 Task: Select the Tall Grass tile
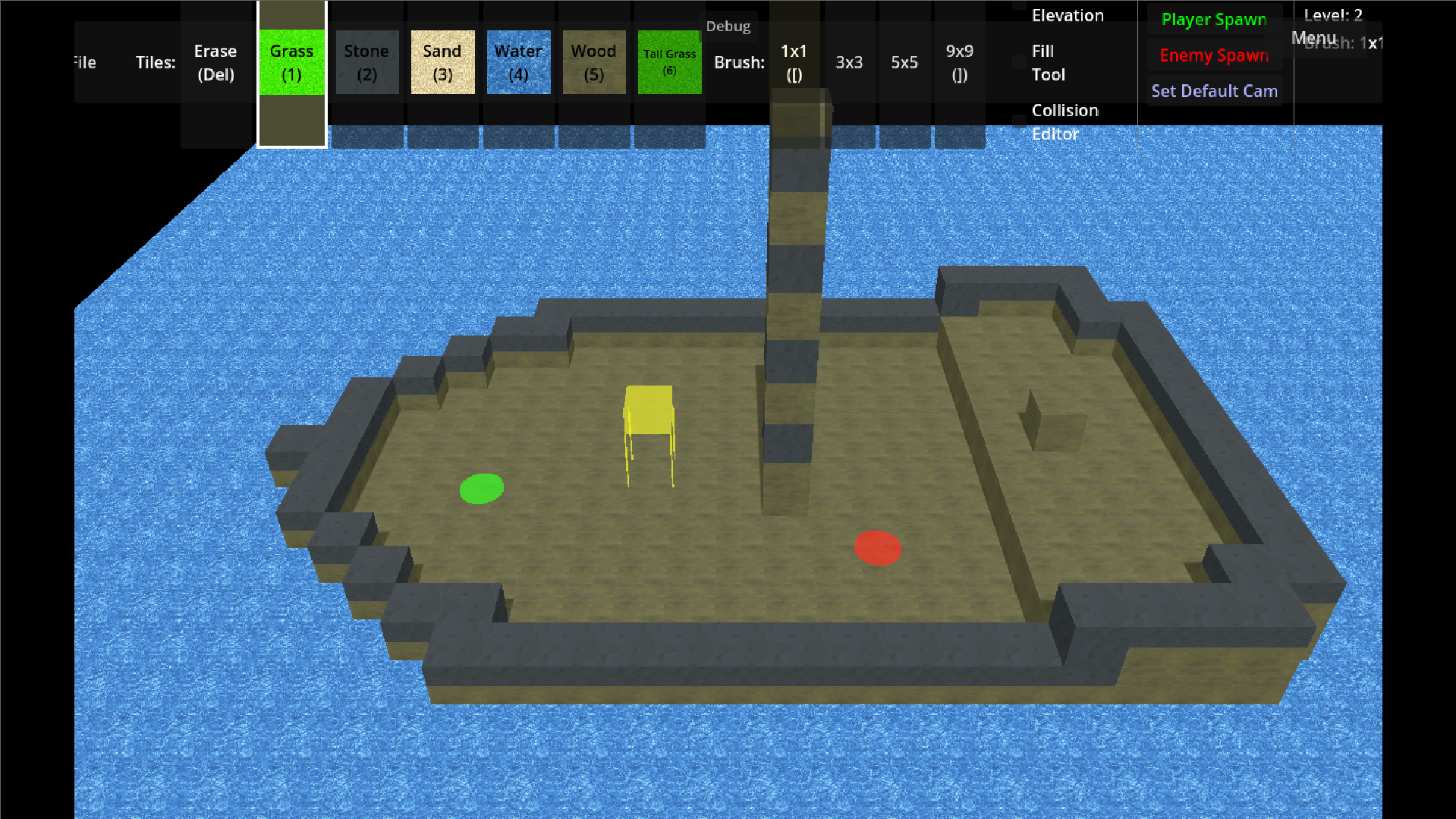[668, 62]
